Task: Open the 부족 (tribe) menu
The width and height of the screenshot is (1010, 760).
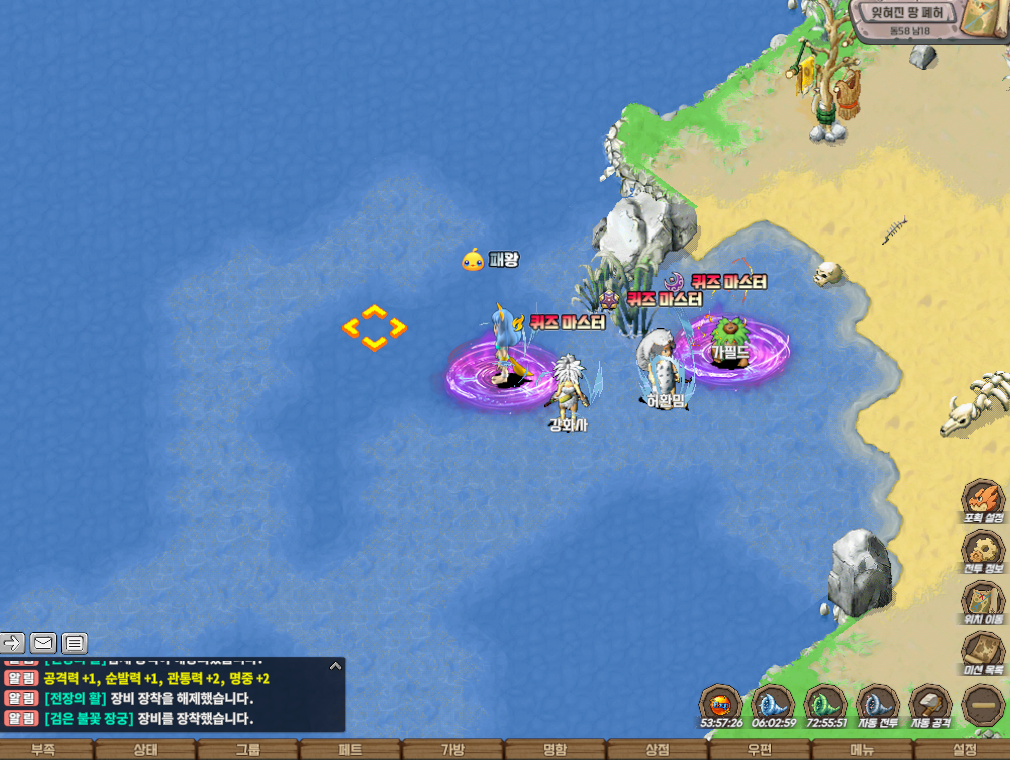Action: click(x=43, y=750)
